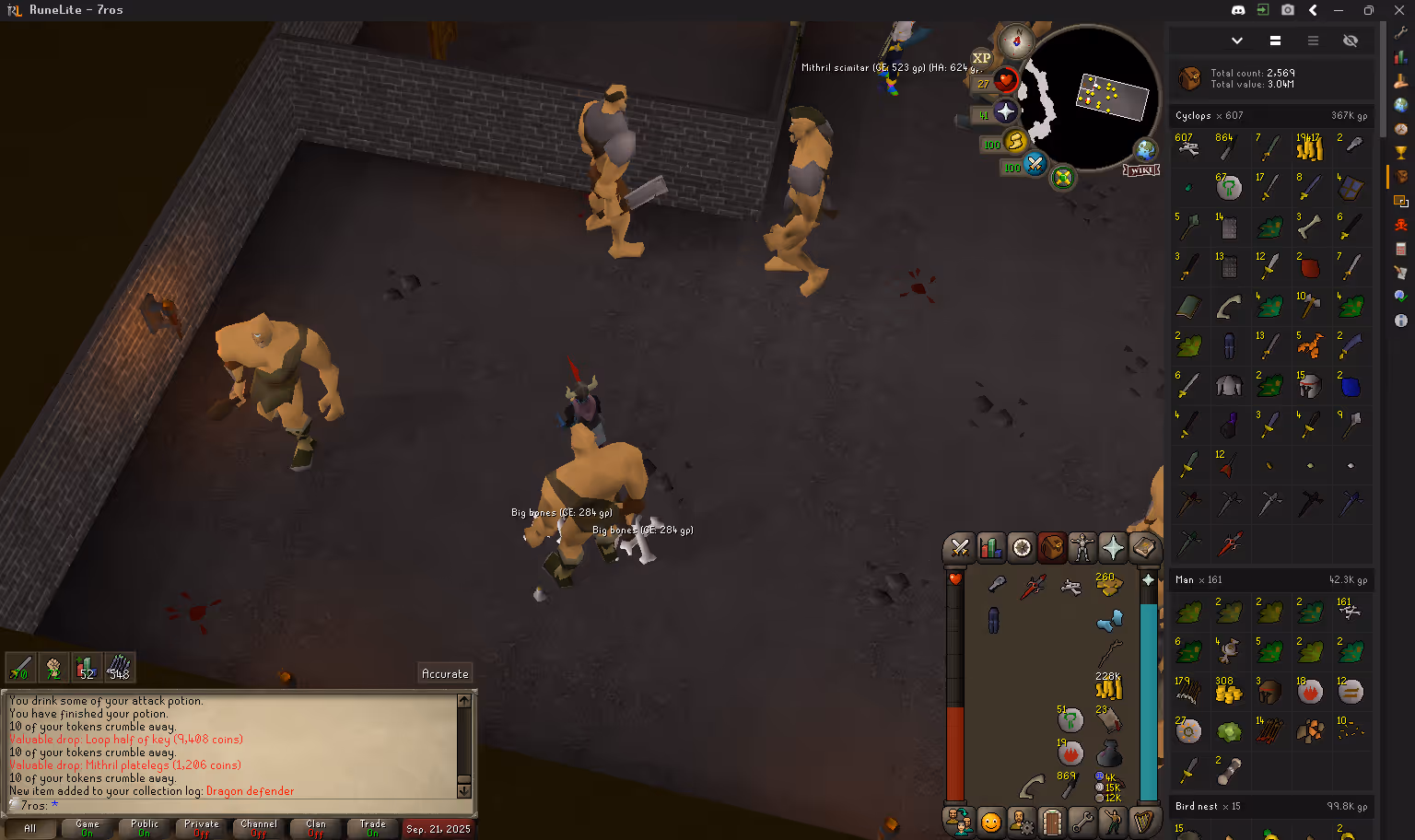Viewport: 1415px width, 840px height.
Task: Take a screenshot with RuneLite's camera button
Action: click(x=1288, y=10)
